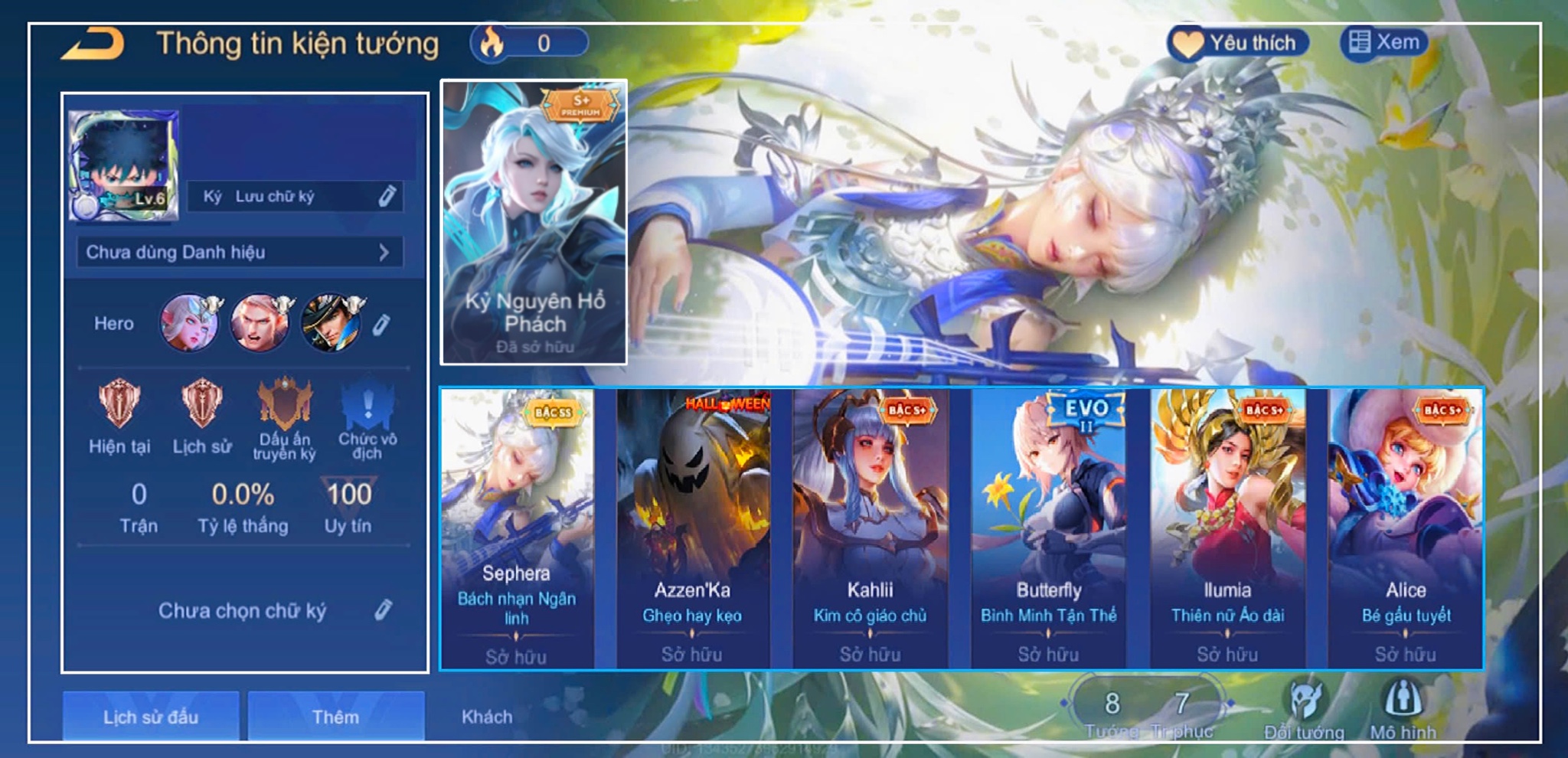This screenshot has width=1568, height=758.
Task: Pick the Azzen'Ka Ghẹo hay kẹo card
Action: point(693,528)
